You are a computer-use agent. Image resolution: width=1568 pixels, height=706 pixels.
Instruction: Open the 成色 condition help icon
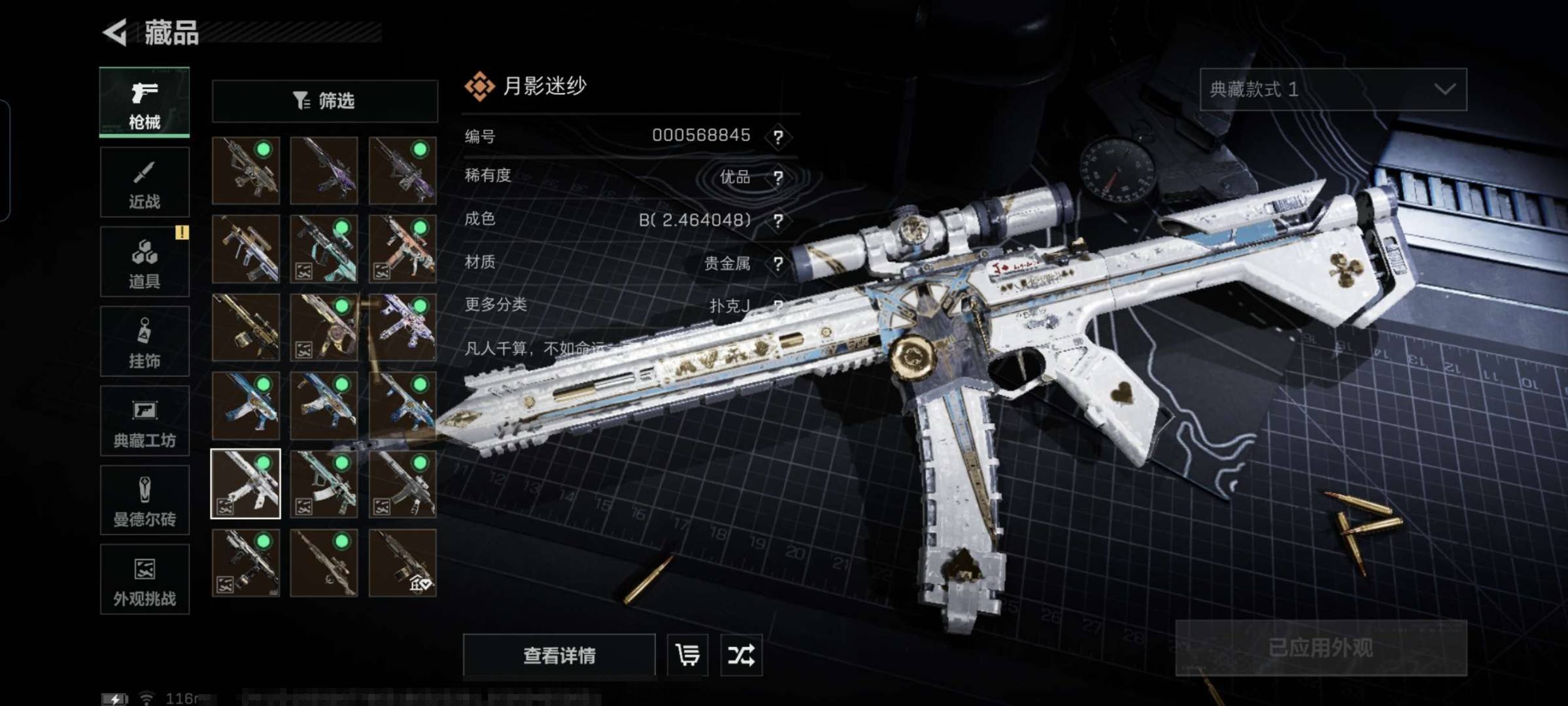click(x=778, y=221)
